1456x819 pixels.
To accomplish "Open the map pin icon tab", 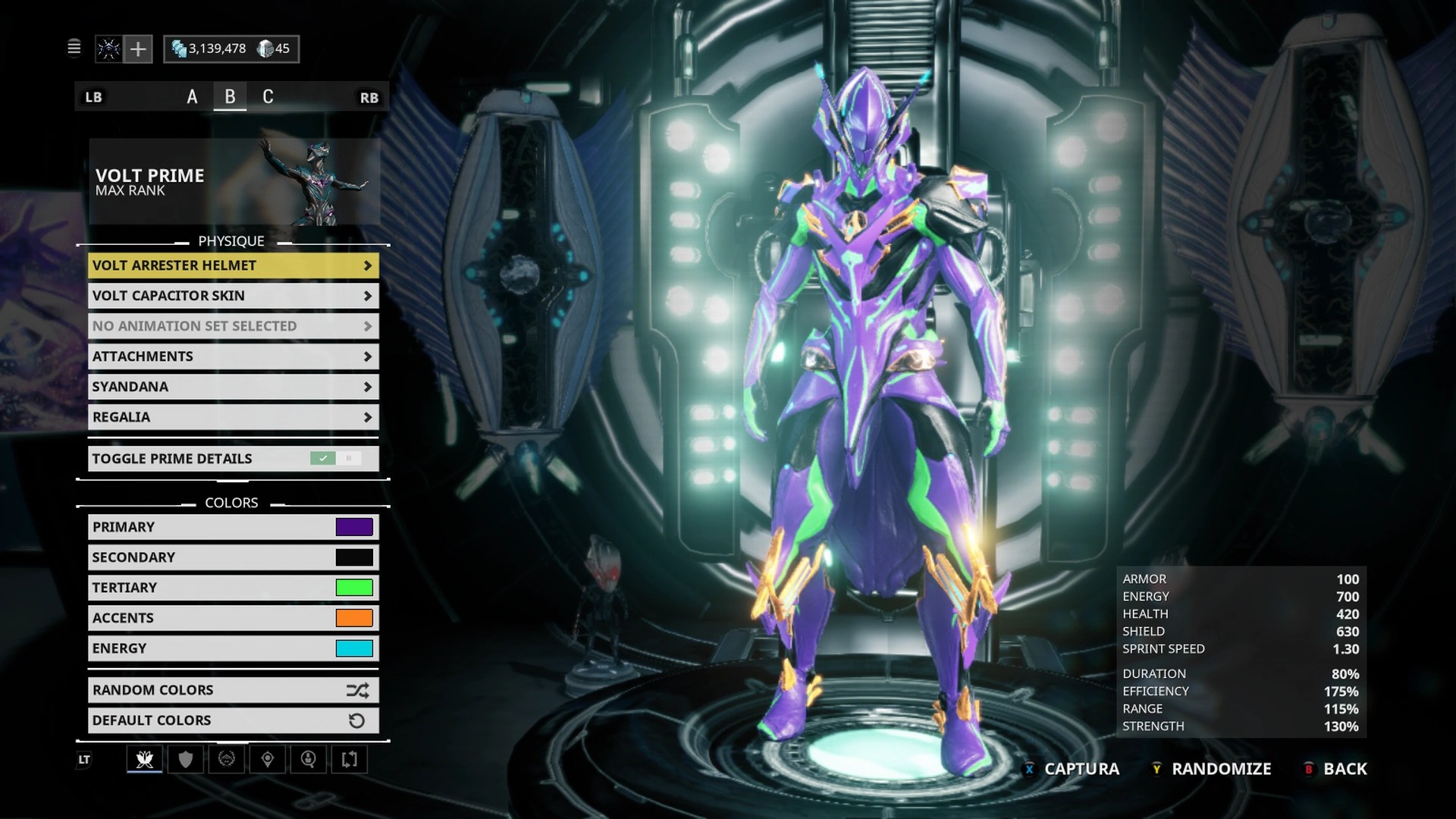I will click(268, 759).
